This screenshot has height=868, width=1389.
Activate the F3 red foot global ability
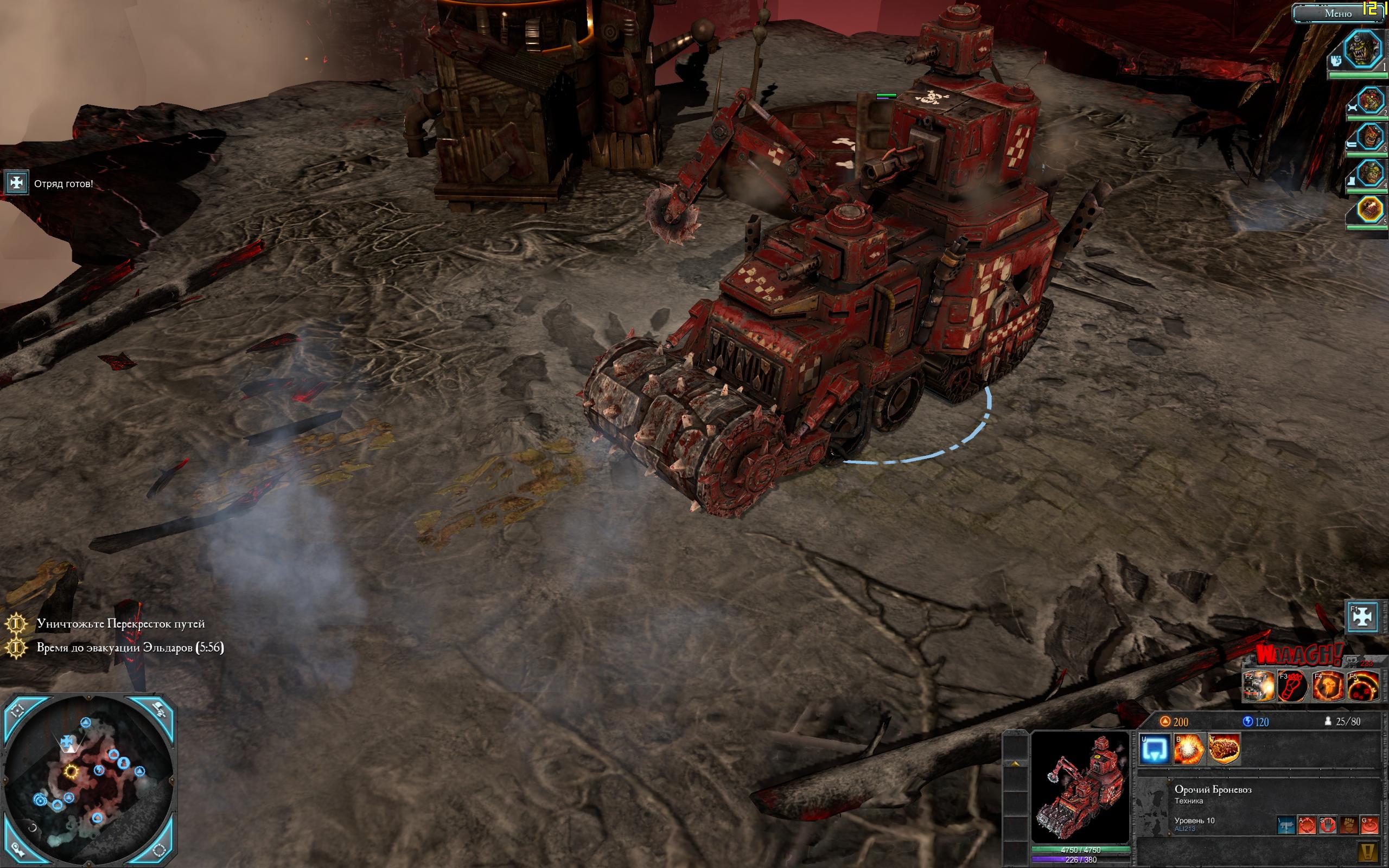(1292, 686)
